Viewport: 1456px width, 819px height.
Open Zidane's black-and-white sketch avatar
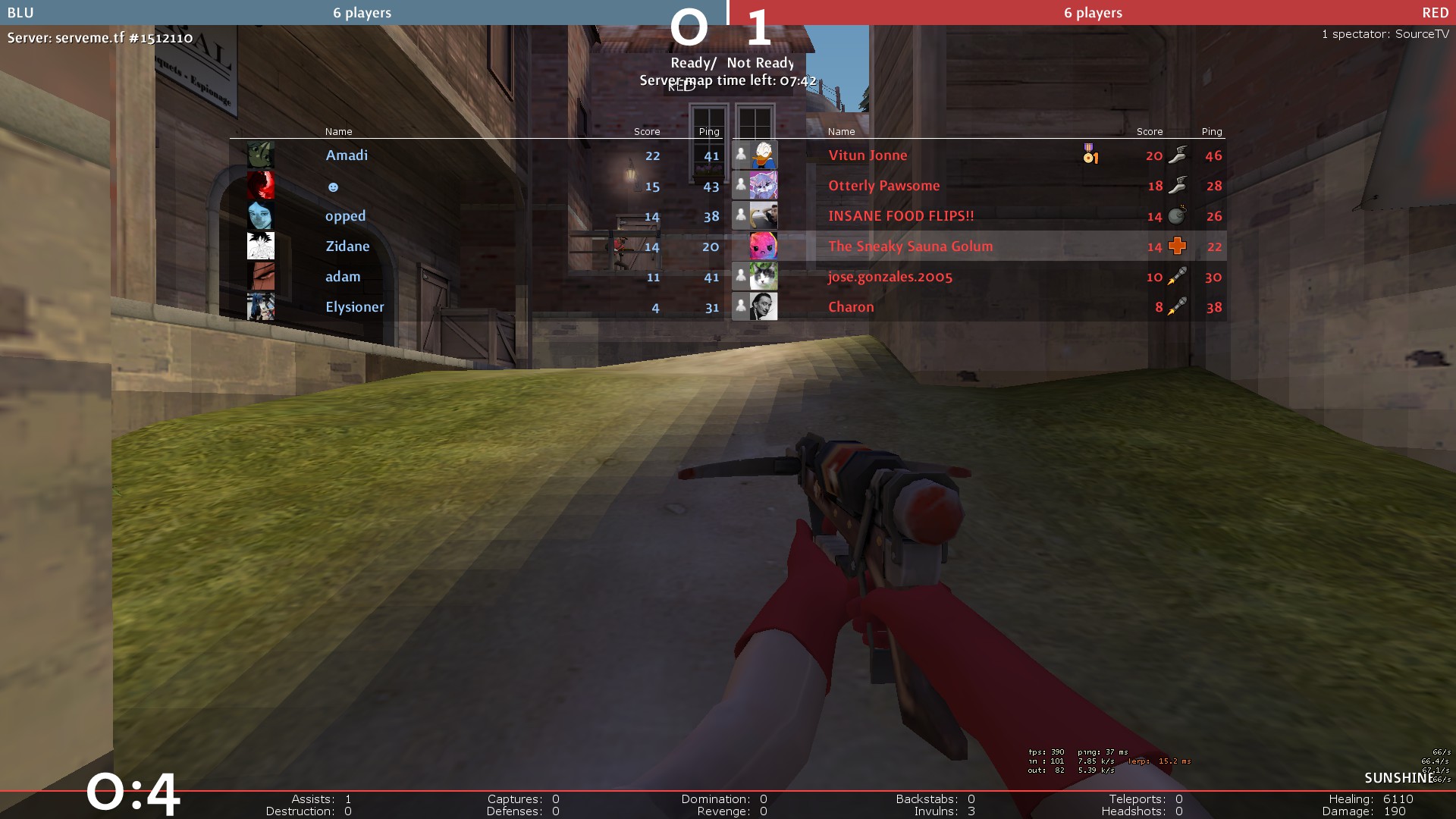coord(260,246)
